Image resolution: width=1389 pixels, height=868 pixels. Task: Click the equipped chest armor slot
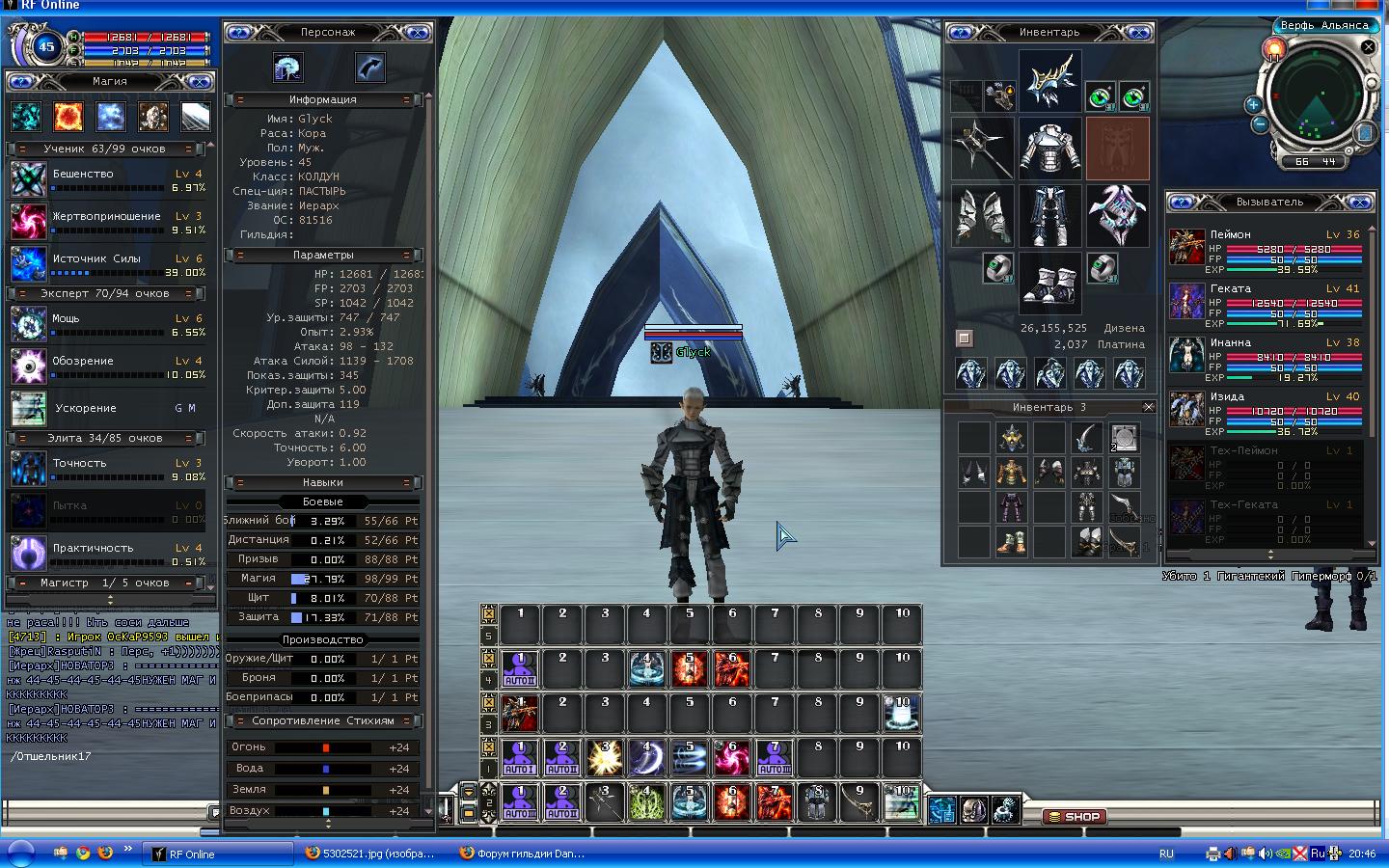(1049, 149)
